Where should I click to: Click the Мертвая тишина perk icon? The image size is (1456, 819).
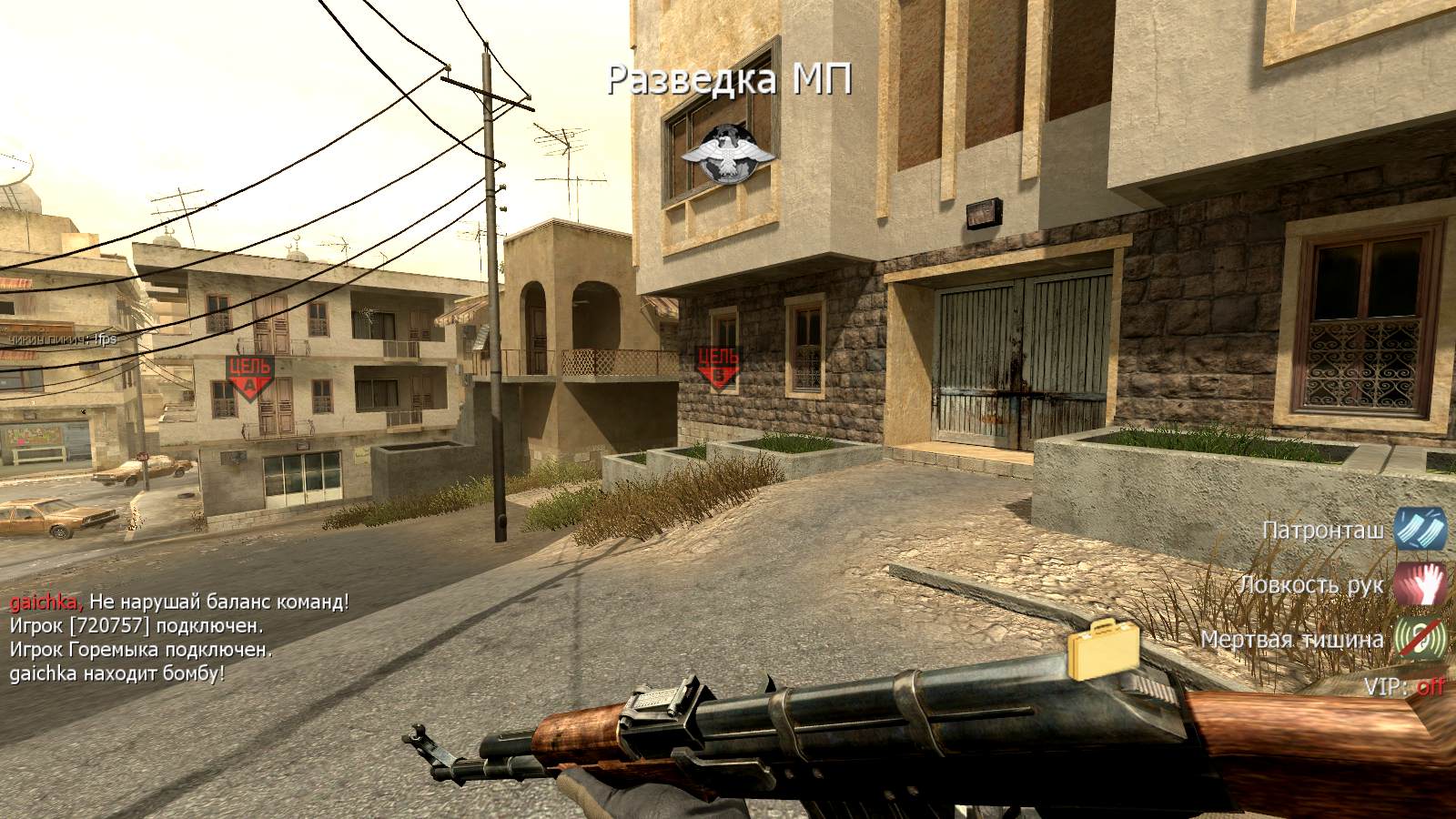(1421, 638)
